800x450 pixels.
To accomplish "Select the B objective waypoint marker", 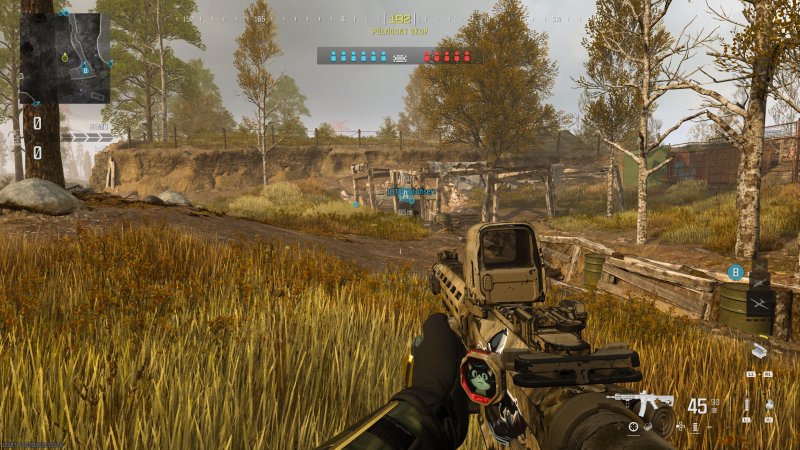I will point(736,271).
